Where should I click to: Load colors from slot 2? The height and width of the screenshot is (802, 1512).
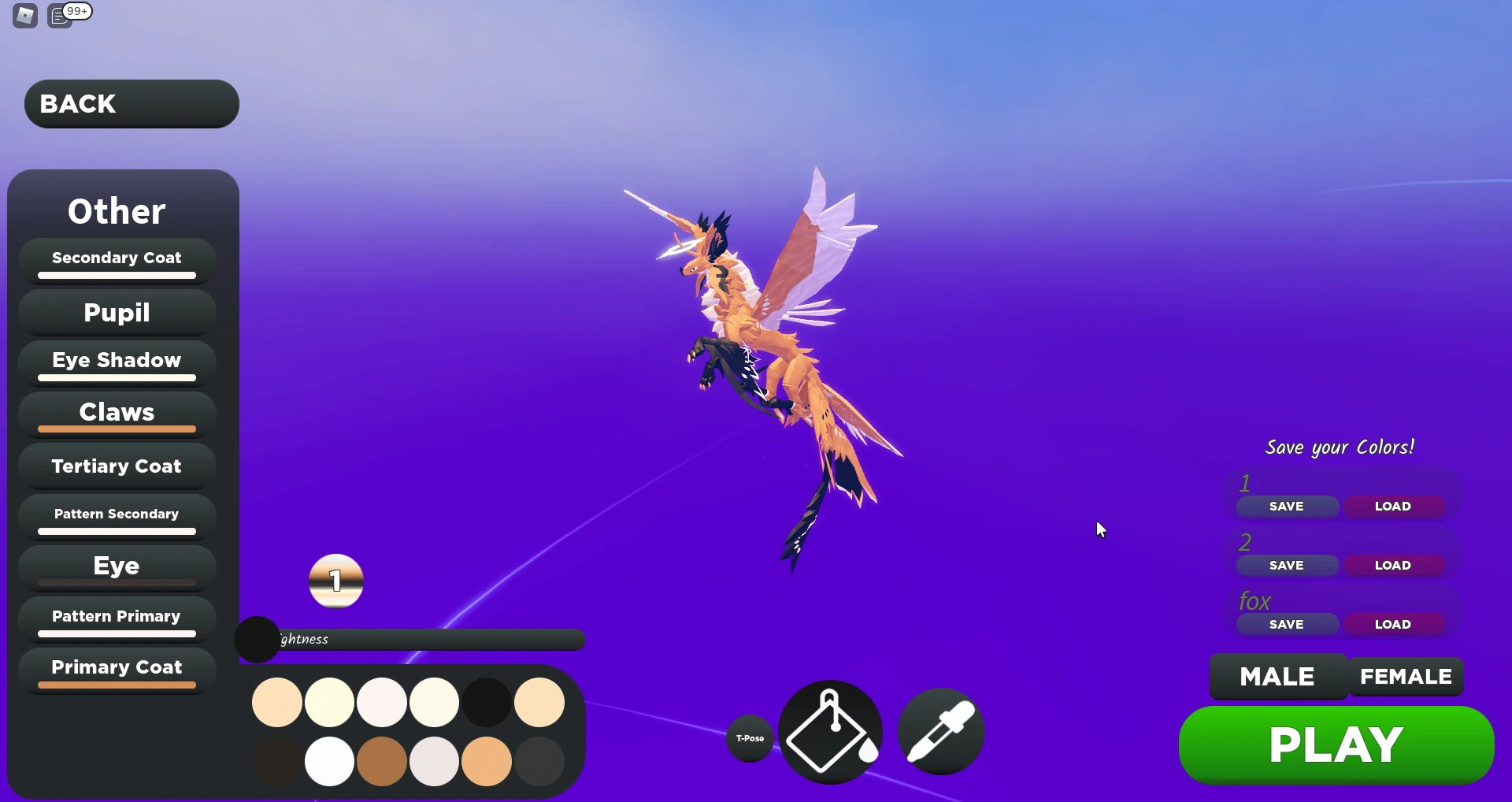[x=1394, y=565]
